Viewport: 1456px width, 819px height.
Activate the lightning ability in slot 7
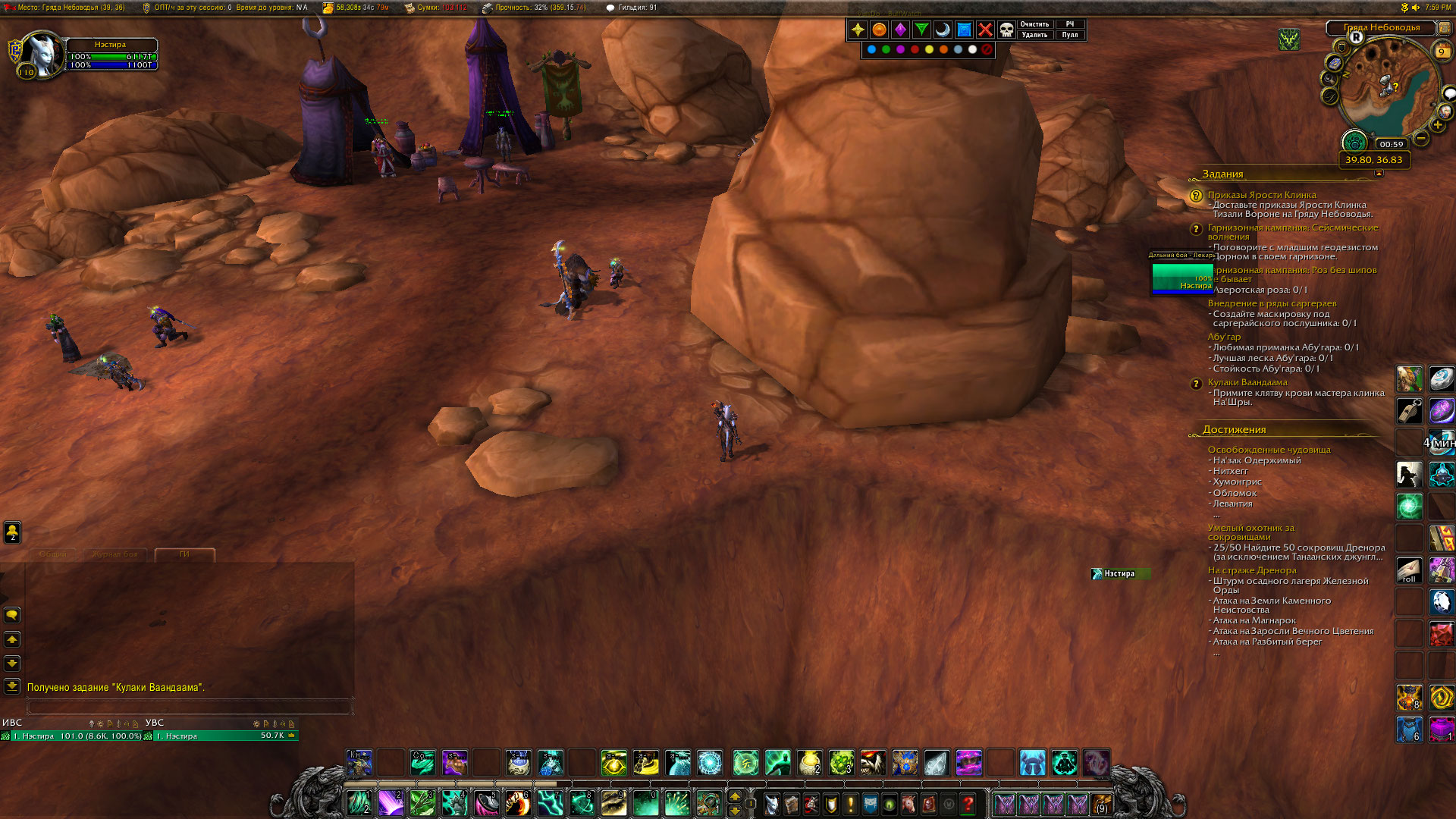[x=550, y=803]
